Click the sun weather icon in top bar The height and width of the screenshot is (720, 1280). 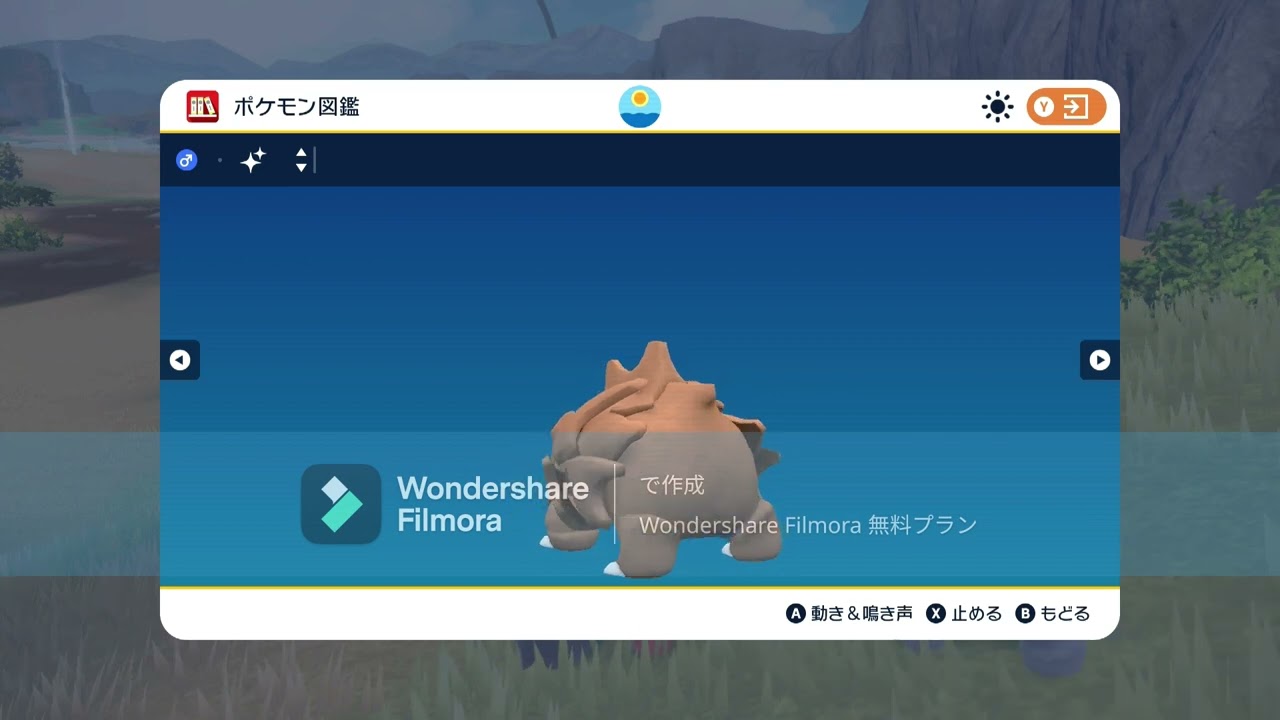(x=639, y=106)
